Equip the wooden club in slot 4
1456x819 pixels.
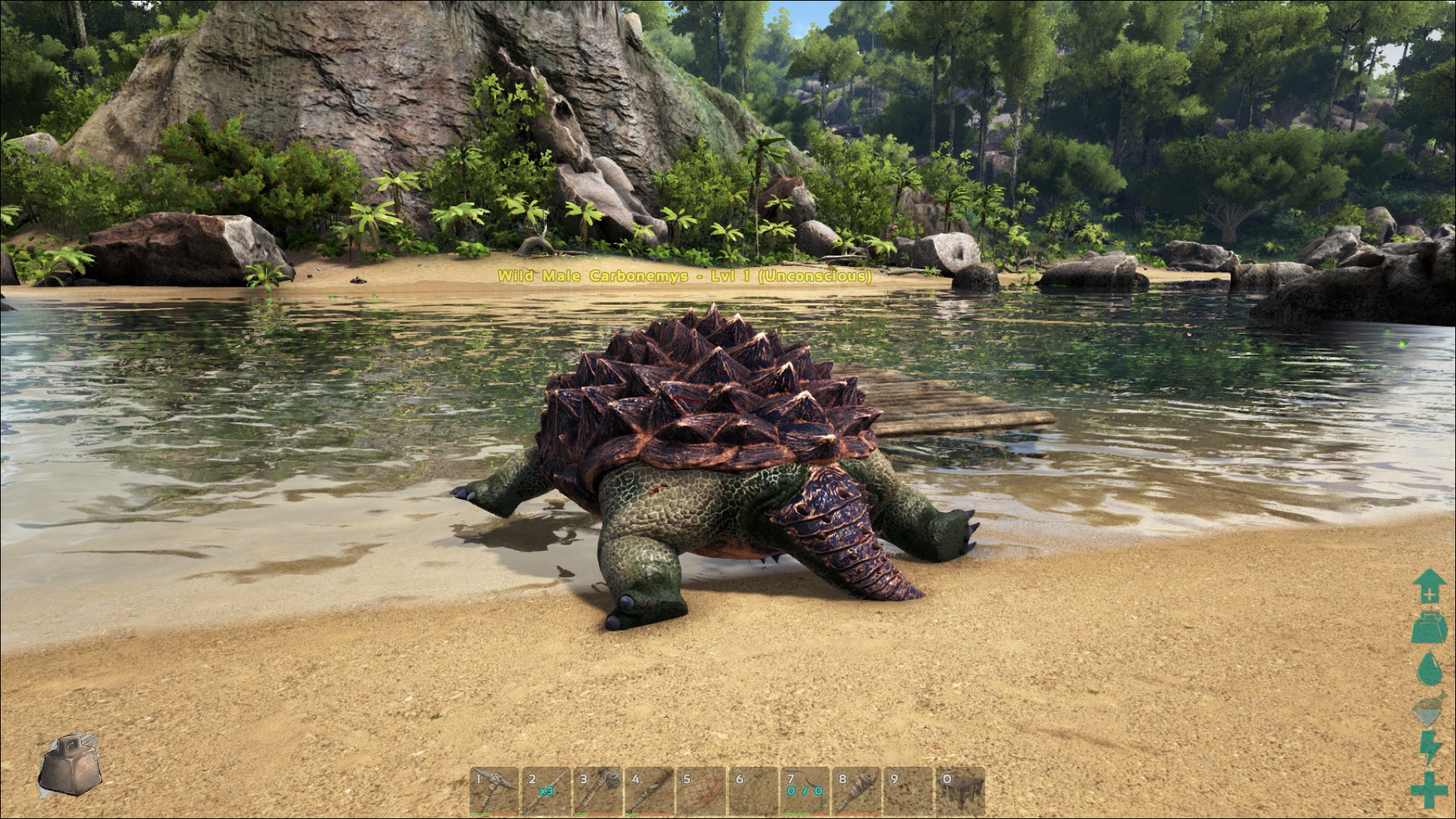[649, 792]
